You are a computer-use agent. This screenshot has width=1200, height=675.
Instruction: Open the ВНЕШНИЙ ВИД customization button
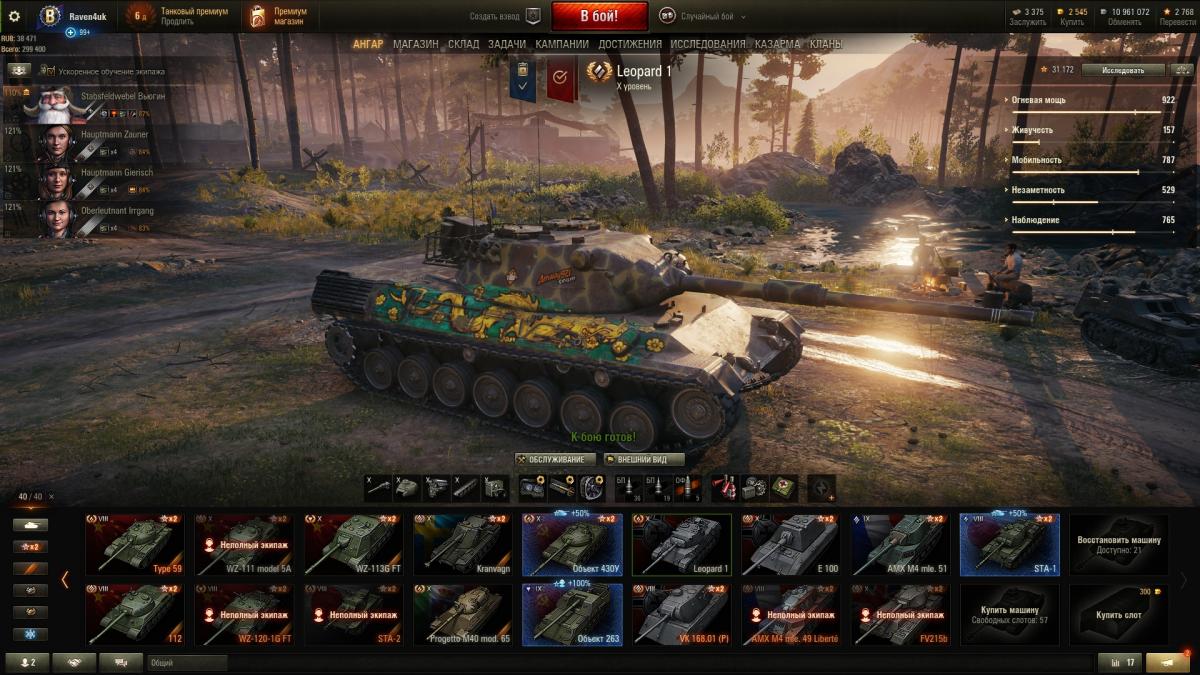tap(644, 459)
